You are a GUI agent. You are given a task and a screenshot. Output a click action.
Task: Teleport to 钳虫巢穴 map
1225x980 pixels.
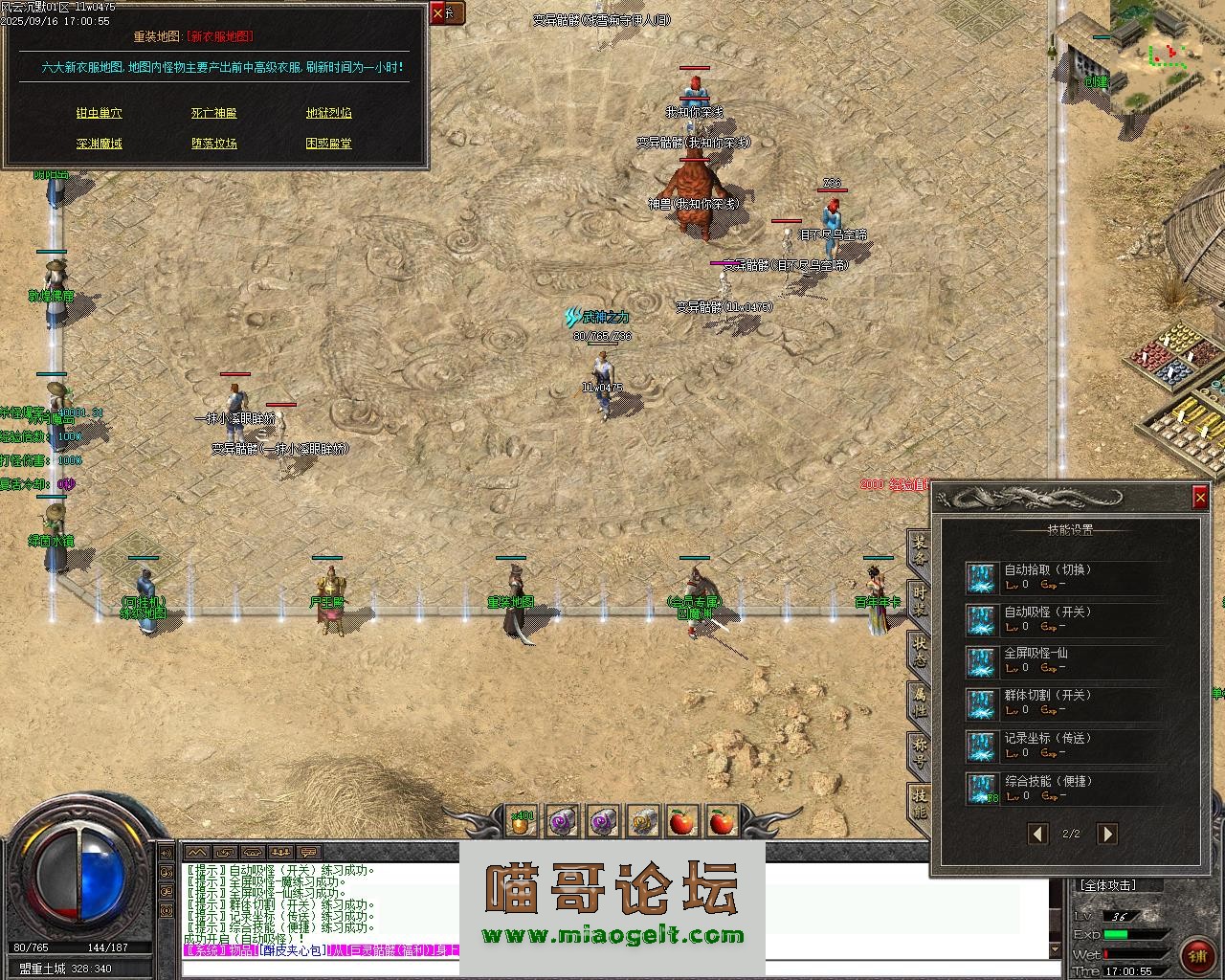[99, 113]
